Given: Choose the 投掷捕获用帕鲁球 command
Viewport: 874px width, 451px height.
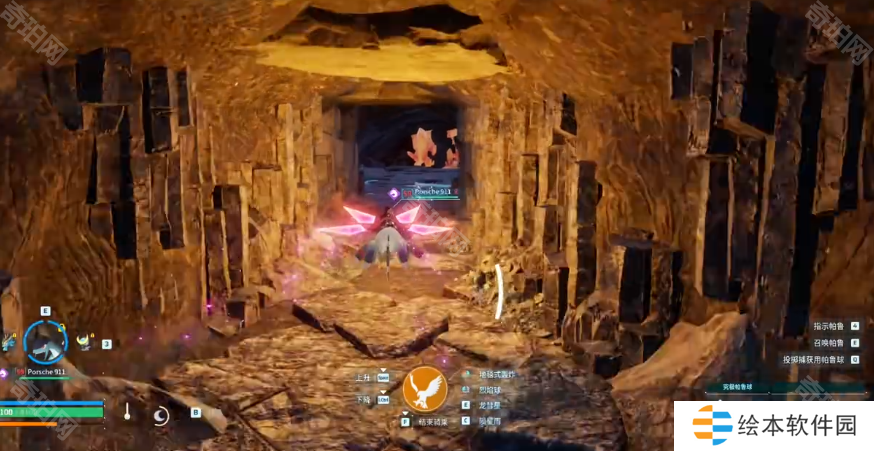Looking at the screenshot, I should [x=814, y=359].
